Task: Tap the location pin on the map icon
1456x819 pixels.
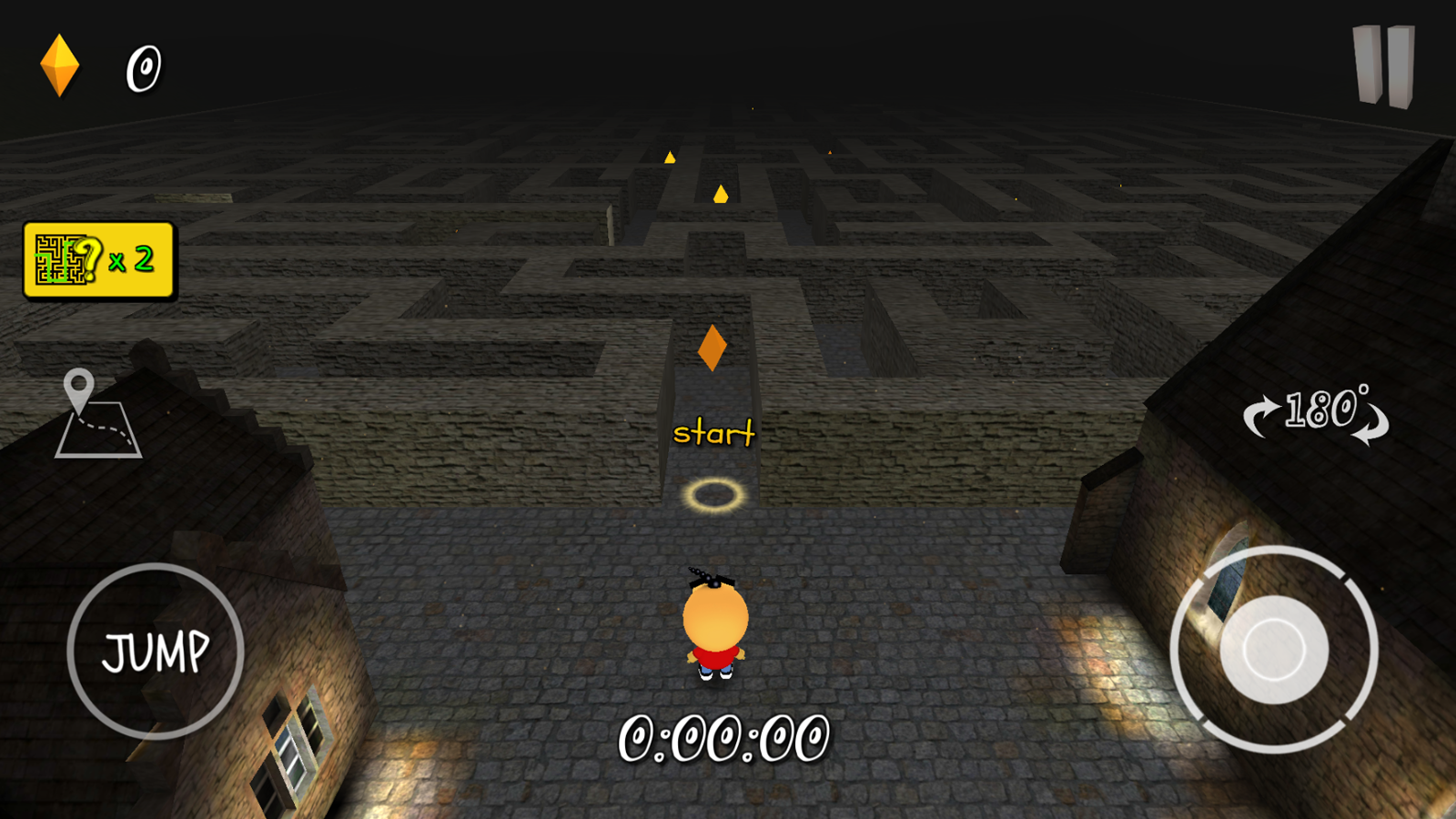Action: (x=80, y=386)
